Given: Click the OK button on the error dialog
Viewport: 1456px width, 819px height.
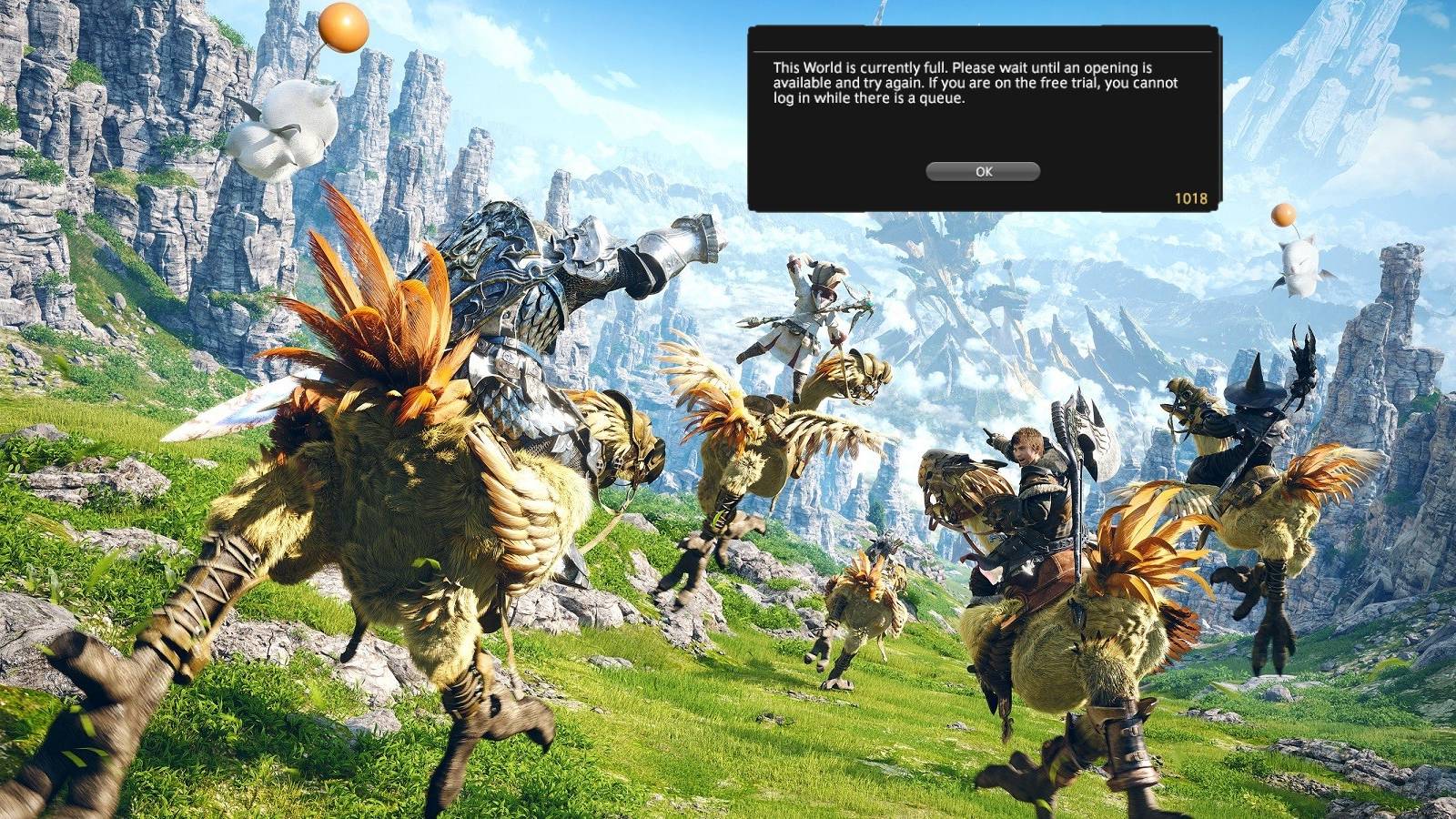Looking at the screenshot, I should pos(981,171).
